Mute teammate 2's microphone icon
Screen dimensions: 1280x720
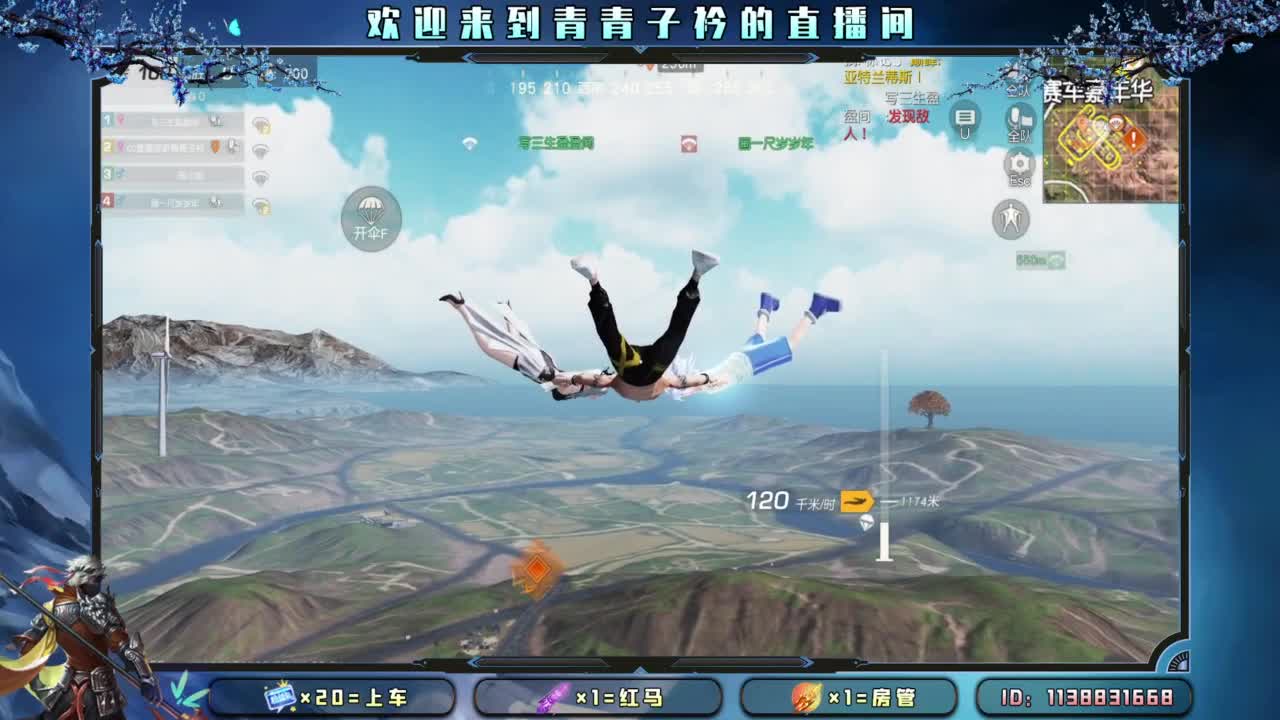pyautogui.click(x=233, y=146)
